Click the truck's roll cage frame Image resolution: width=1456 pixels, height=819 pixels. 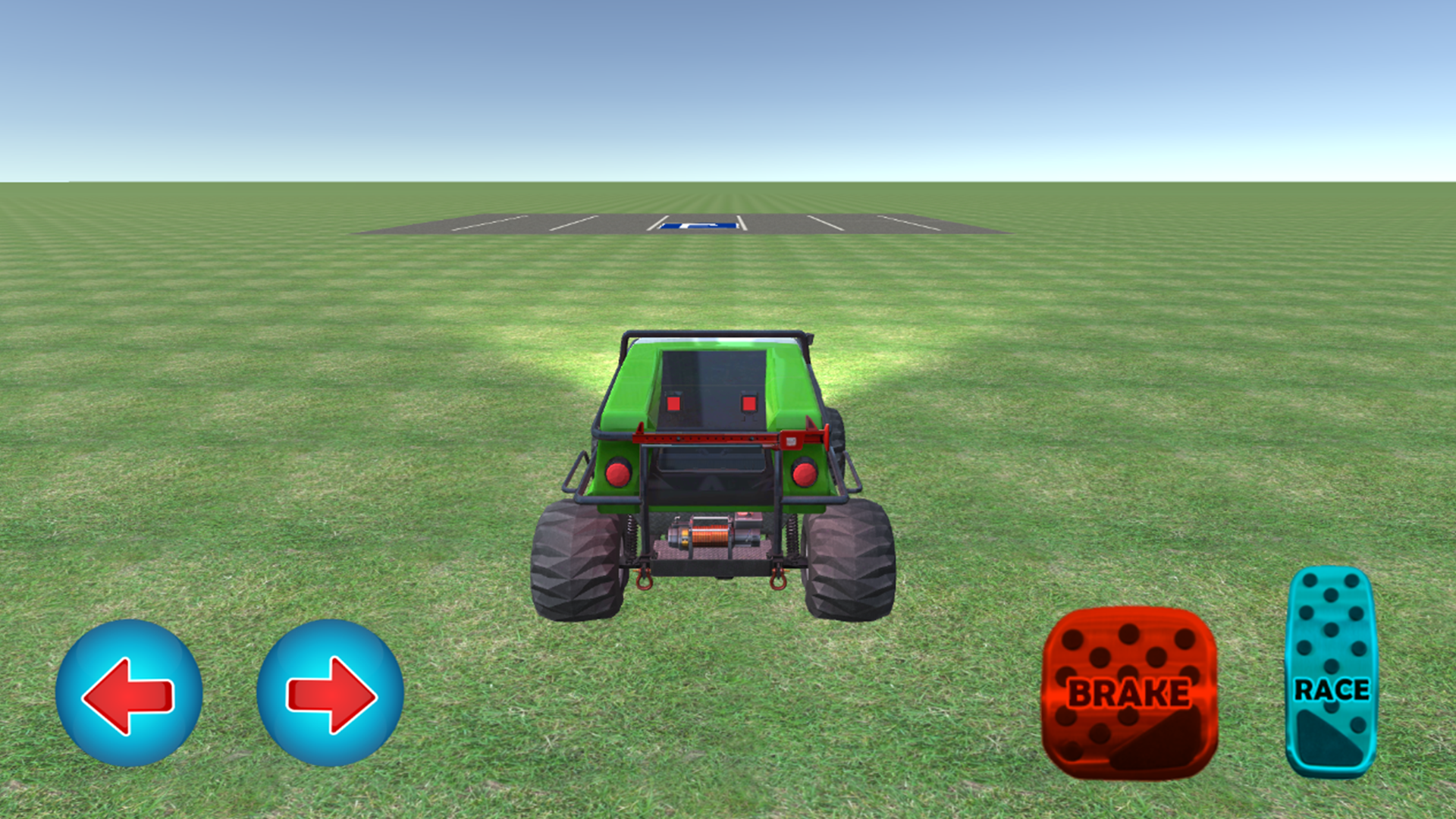[713, 335]
